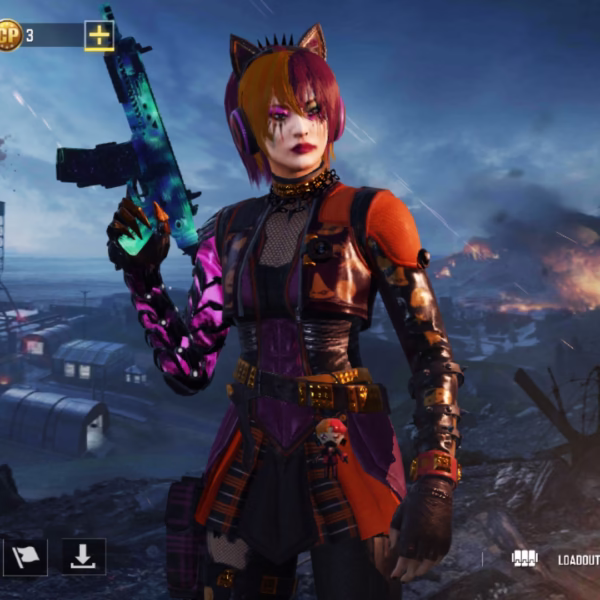The height and width of the screenshot is (600, 600).
Task: Add CP with the yellow plus button
Action: coord(99,36)
